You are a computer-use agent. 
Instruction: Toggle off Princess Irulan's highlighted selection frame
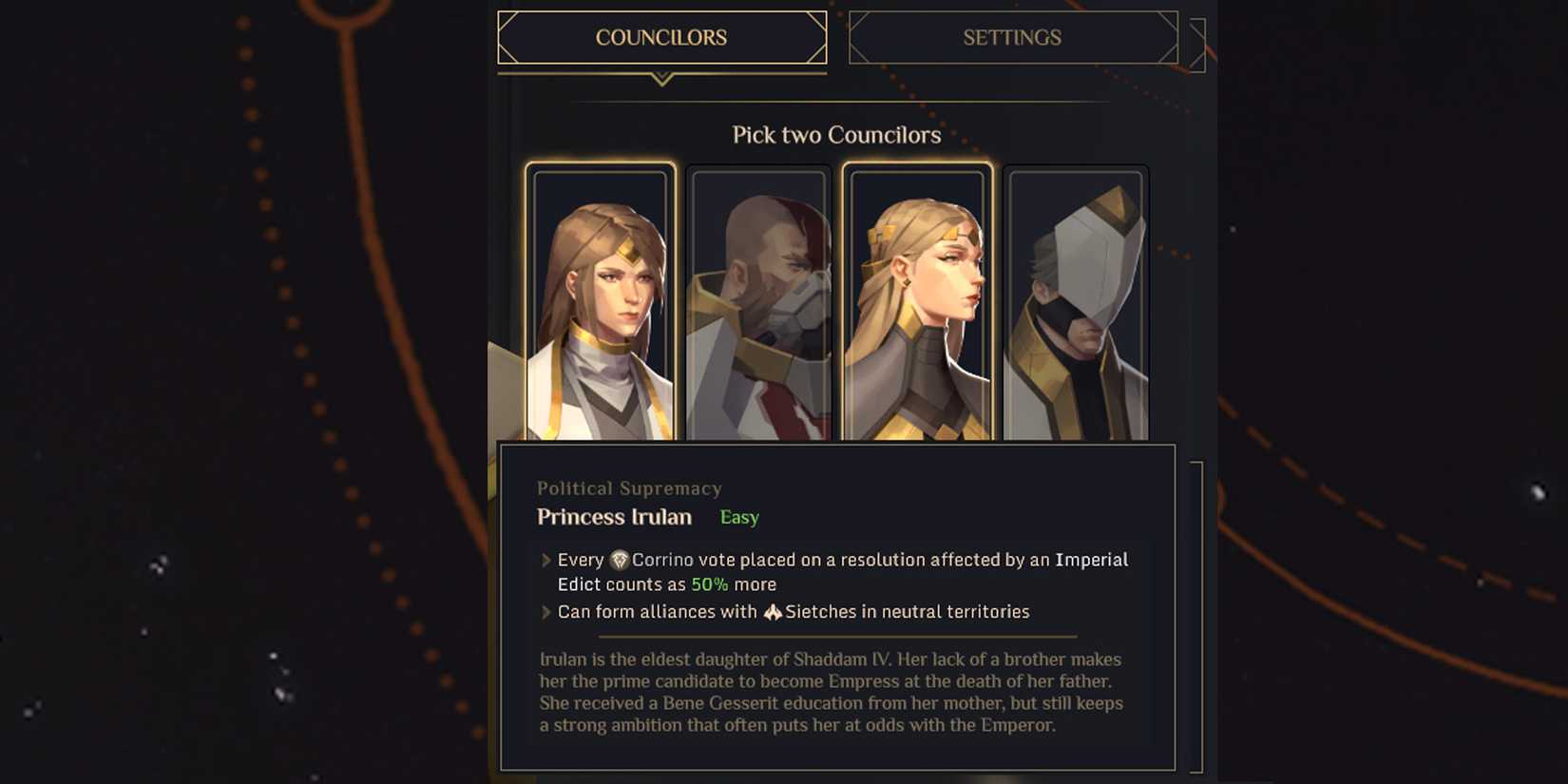coord(599,304)
